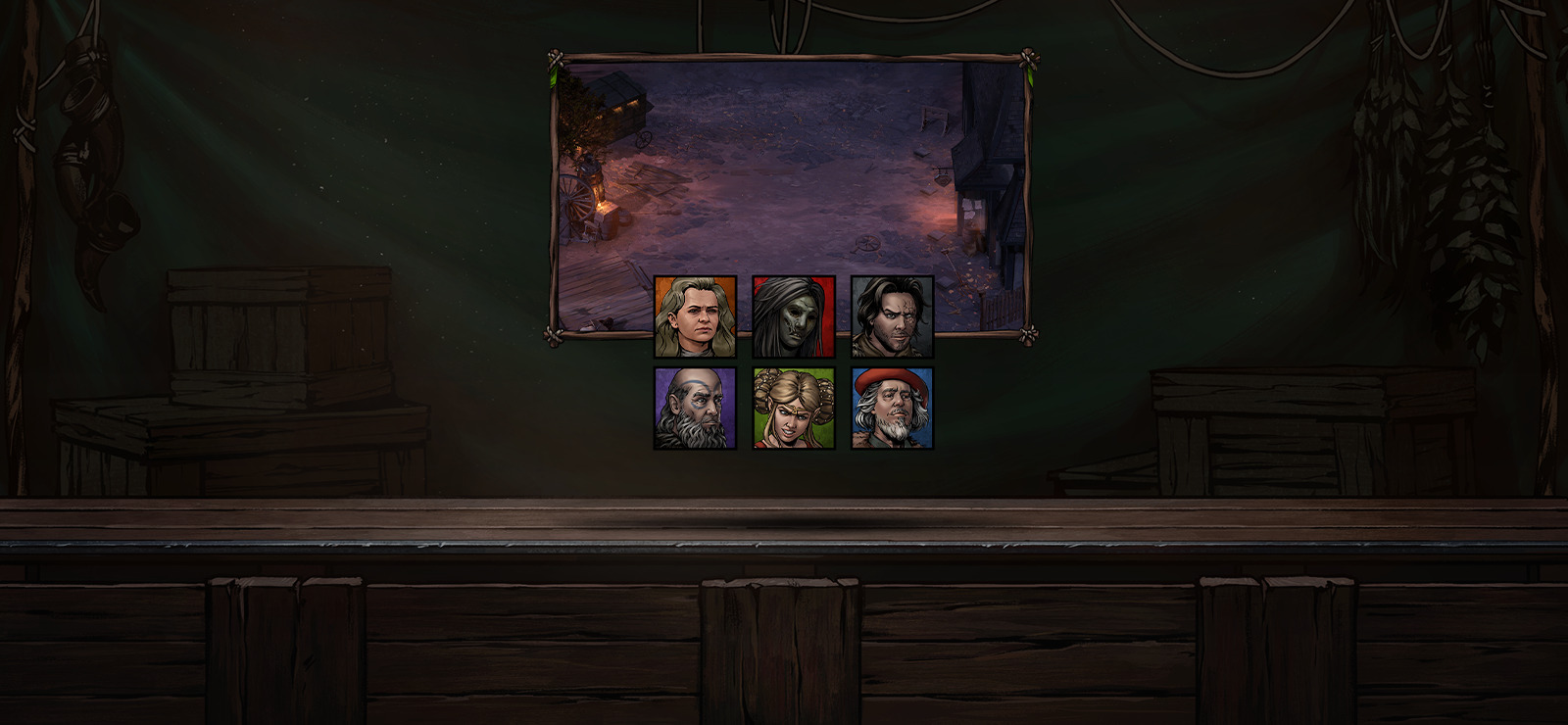Pick the scarred dark-haired man portrait
The height and width of the screenshot is (725, 1568).
click(892, 316)
